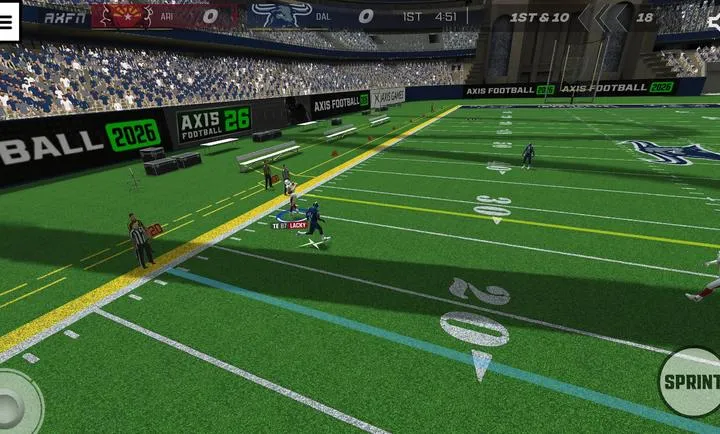This screenshot has height=434, width=720.
Task: Touch the virtual joystick control
Action: click(14, 403)
